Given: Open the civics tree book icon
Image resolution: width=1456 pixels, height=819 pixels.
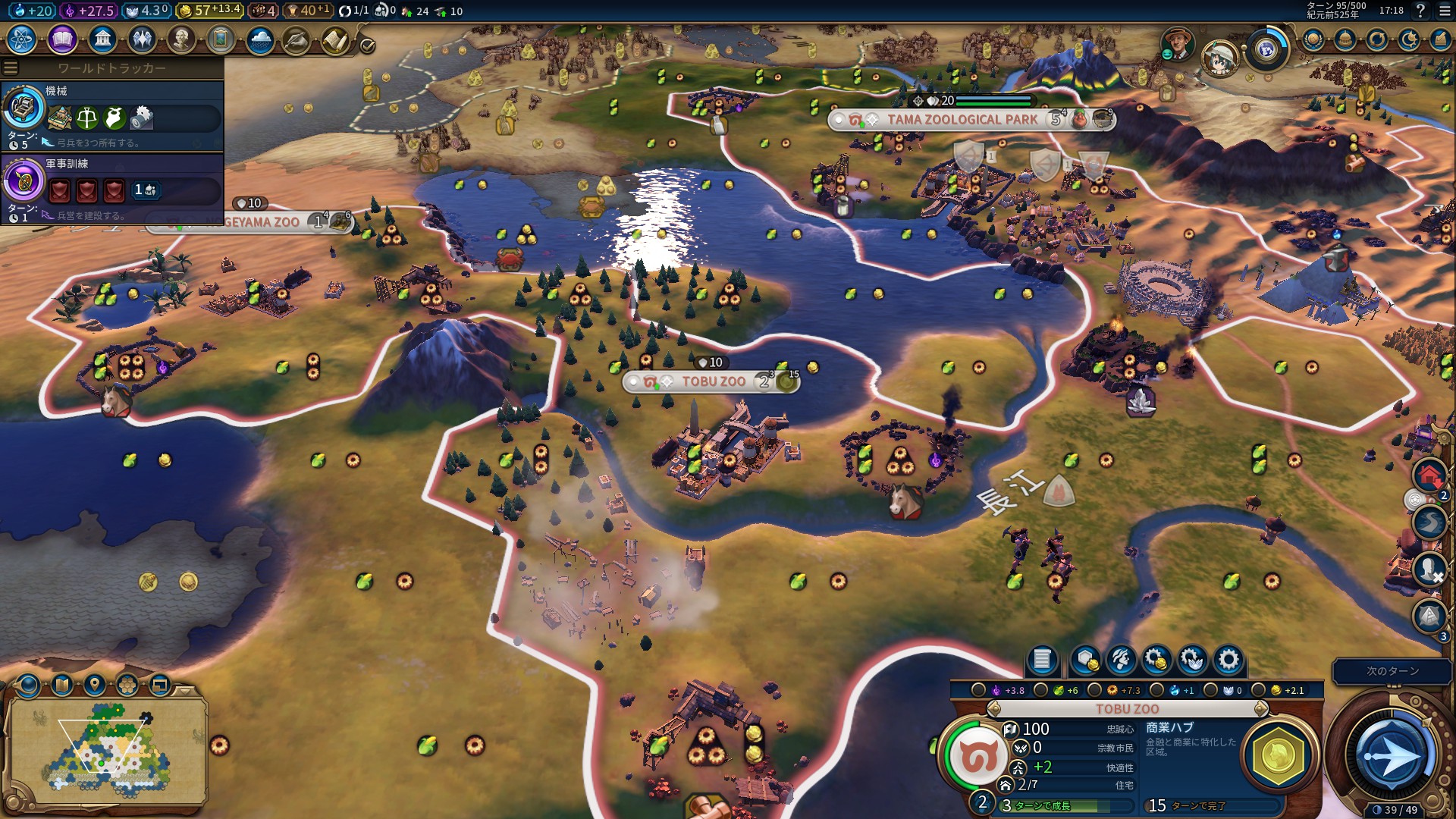Looking at the screenshot, I should coord(62,39).
